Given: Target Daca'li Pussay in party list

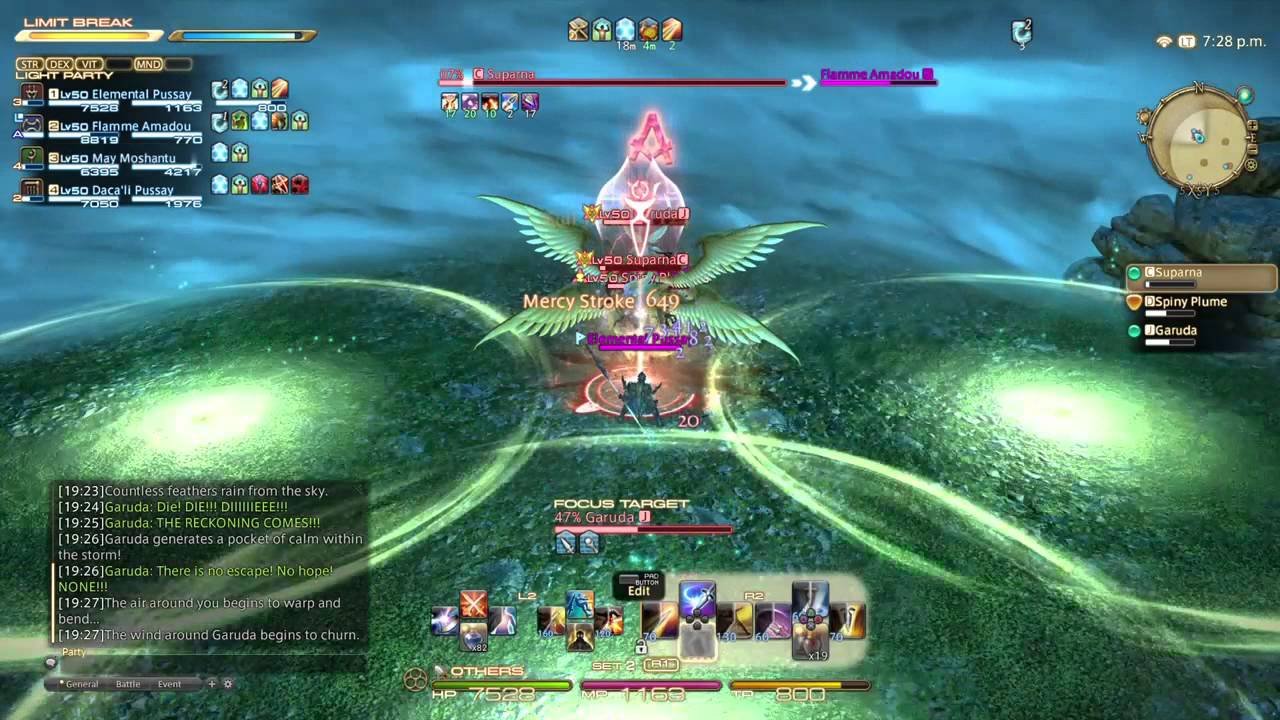Looking at the screenshot, I should tap(137, 190).
